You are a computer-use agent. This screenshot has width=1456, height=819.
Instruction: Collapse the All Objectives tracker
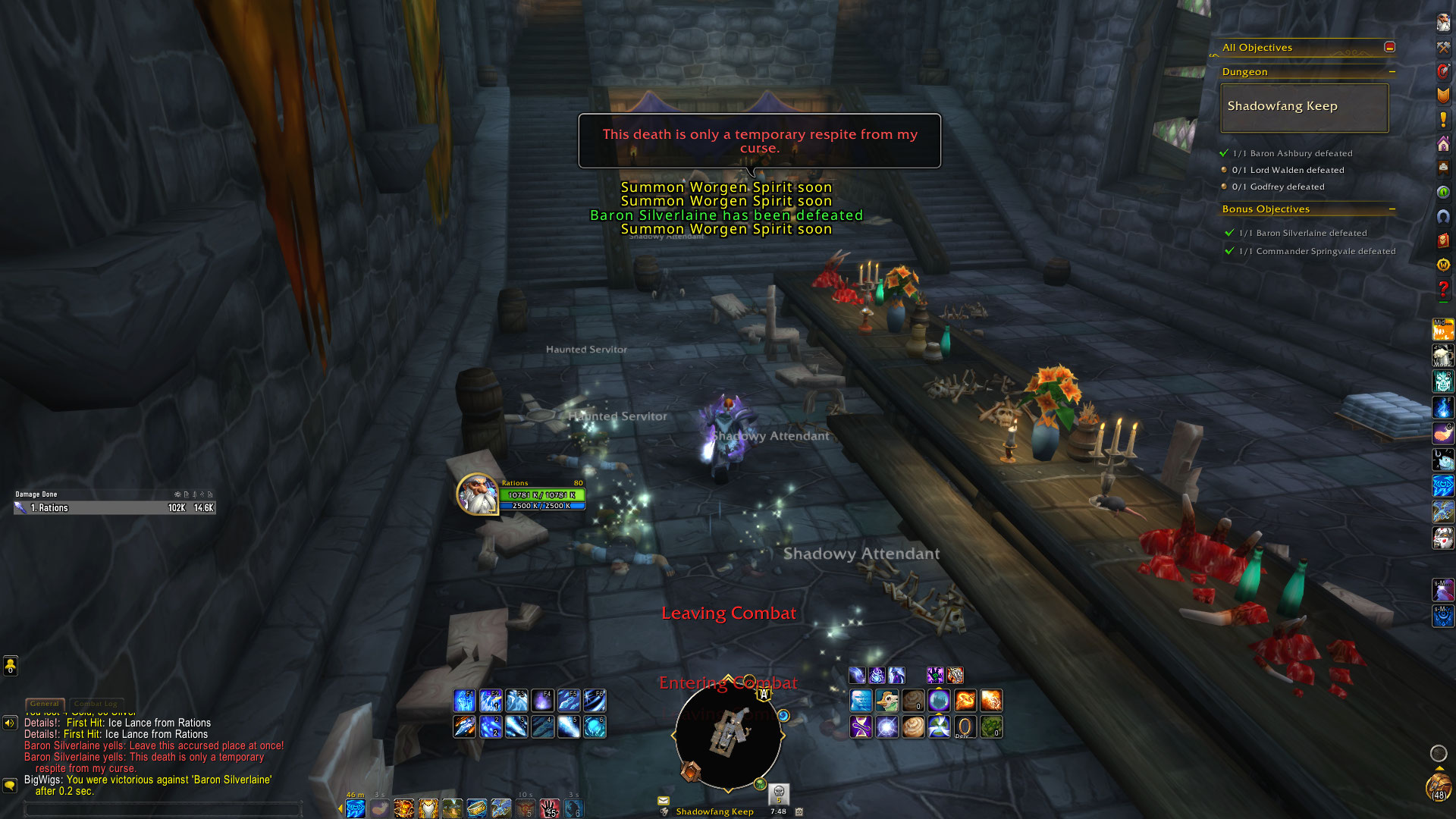(1389, 47)
